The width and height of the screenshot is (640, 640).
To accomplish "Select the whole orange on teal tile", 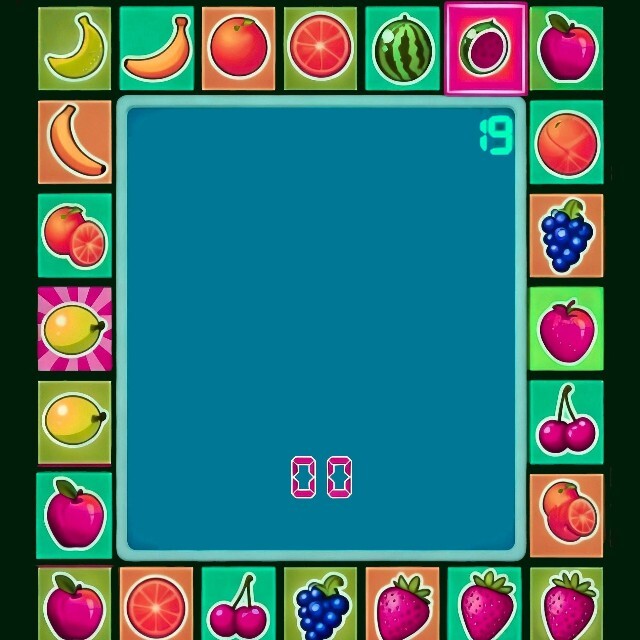I will pos(566,142).
